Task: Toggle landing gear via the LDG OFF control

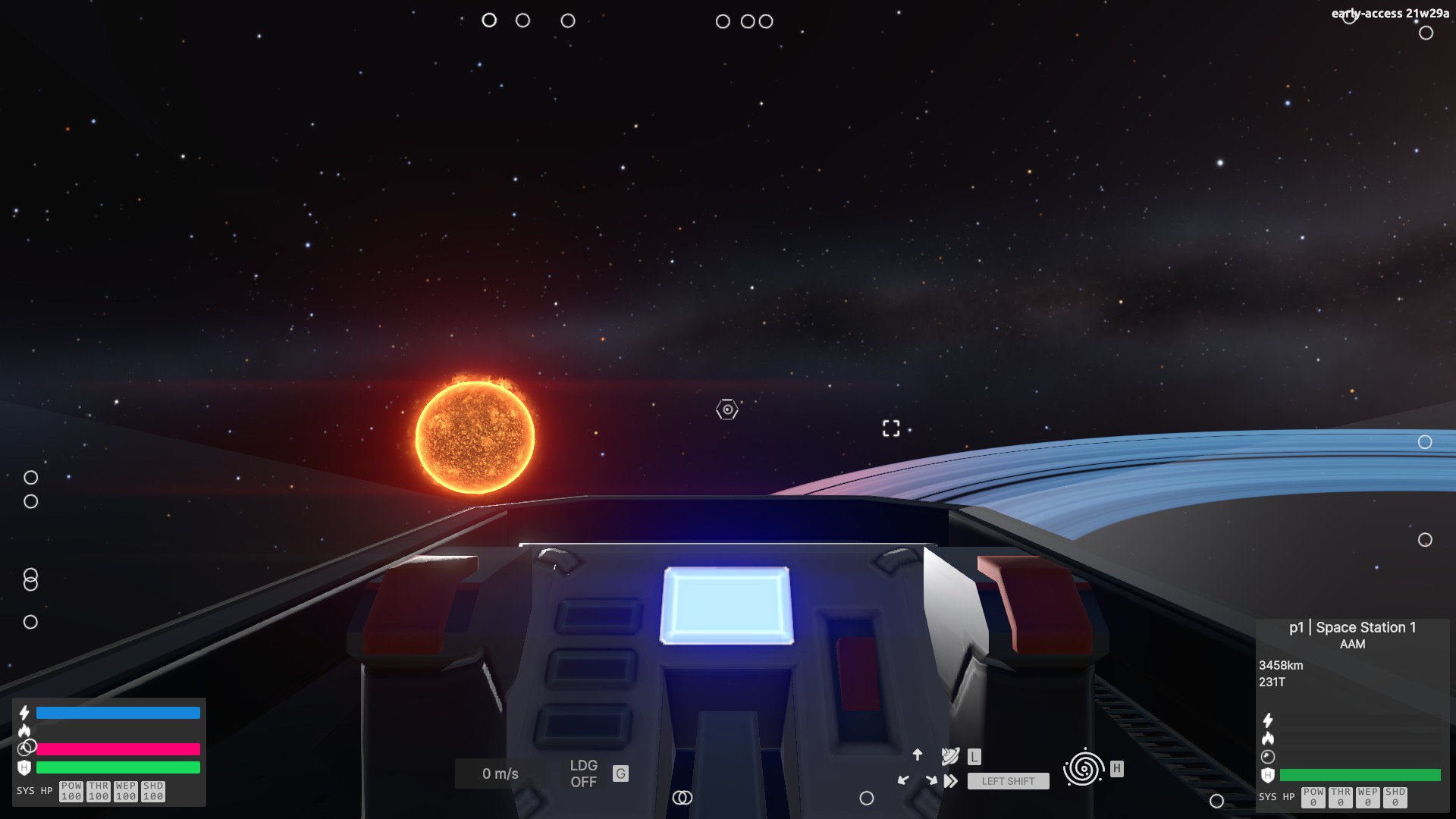Action: (x=583, y=774)
